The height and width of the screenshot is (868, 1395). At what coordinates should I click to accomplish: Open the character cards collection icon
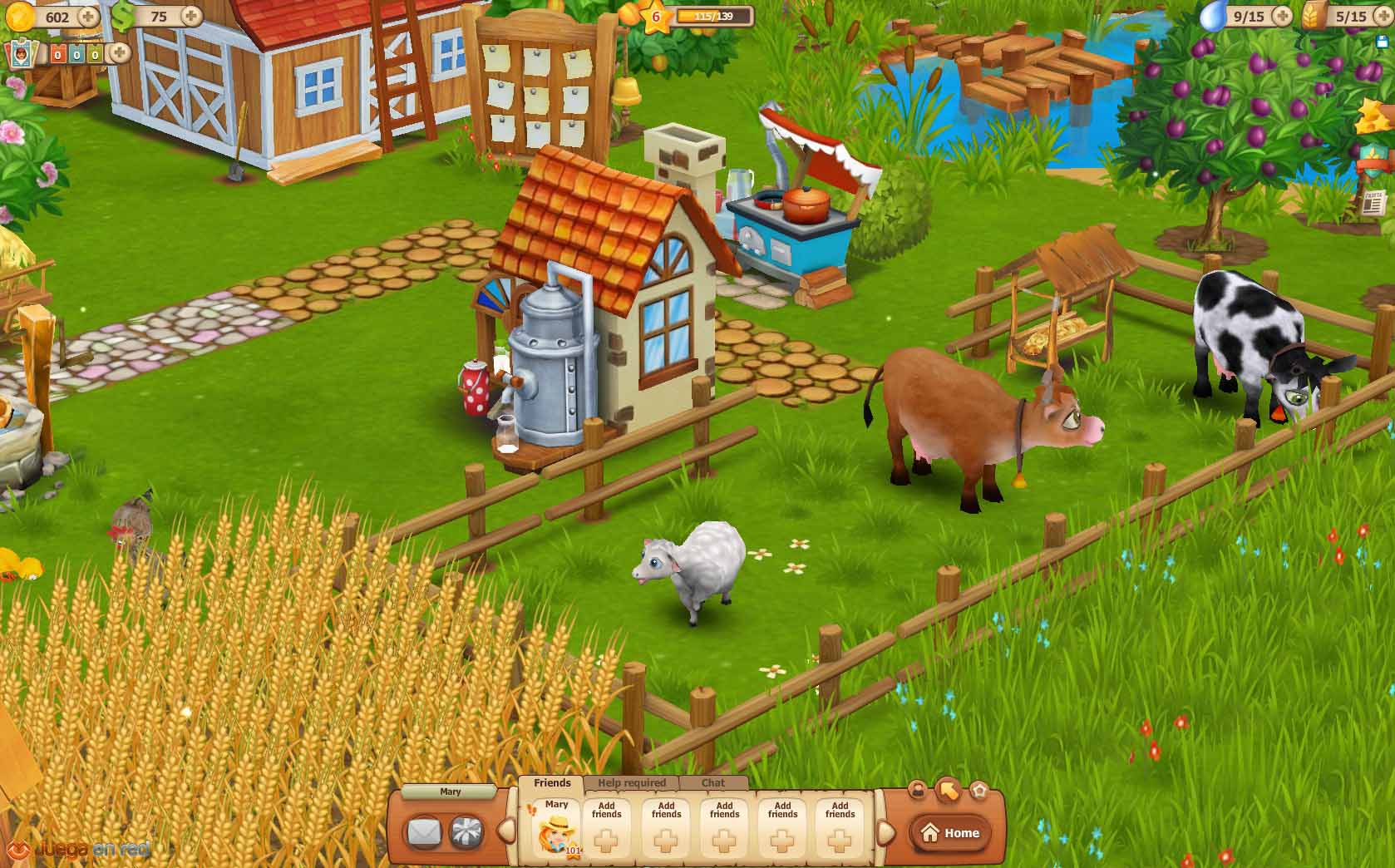pyautogui.click(x=22, y=55)
